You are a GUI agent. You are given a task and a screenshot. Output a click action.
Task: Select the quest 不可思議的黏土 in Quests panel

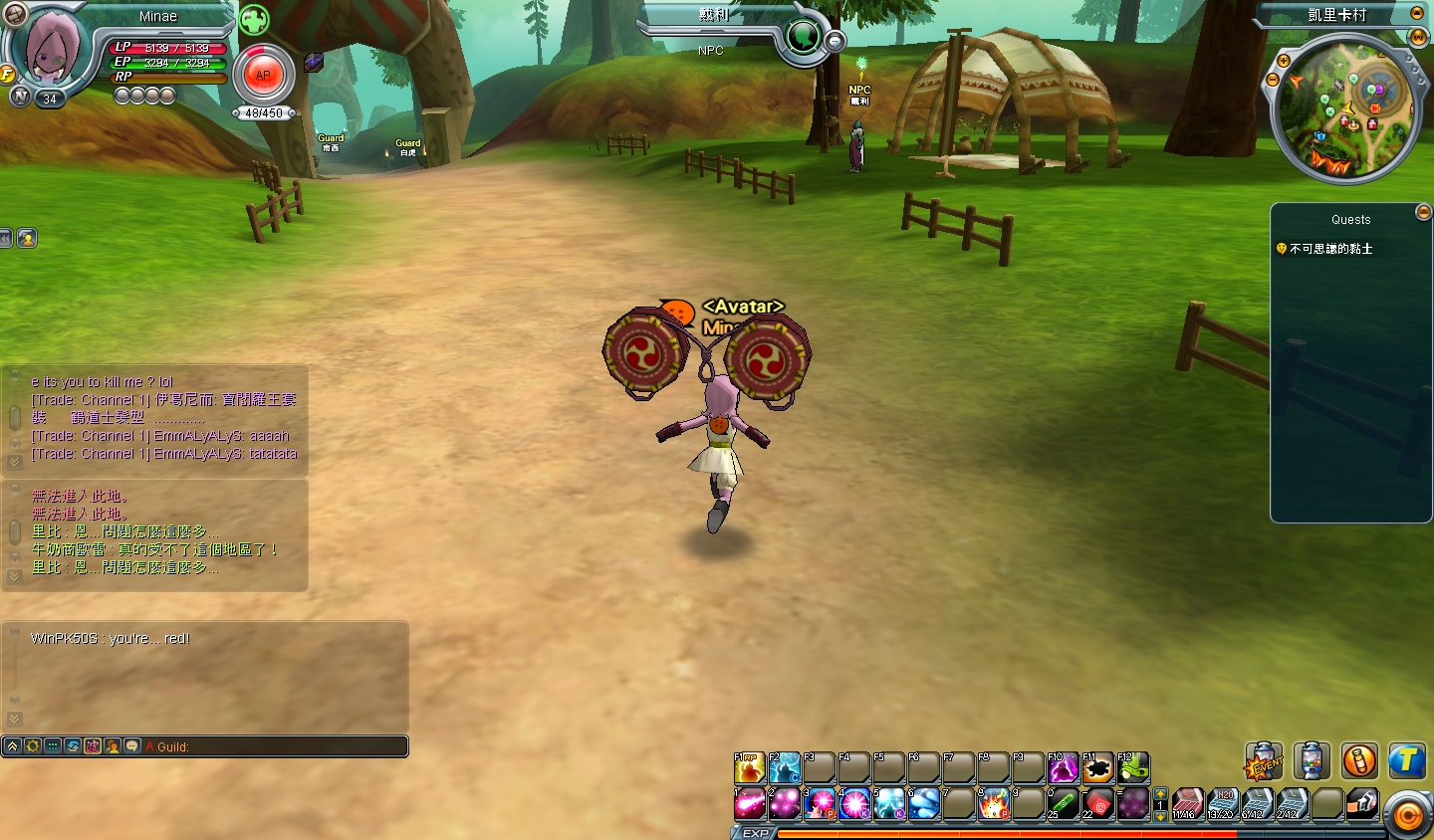click(1329, 249)
